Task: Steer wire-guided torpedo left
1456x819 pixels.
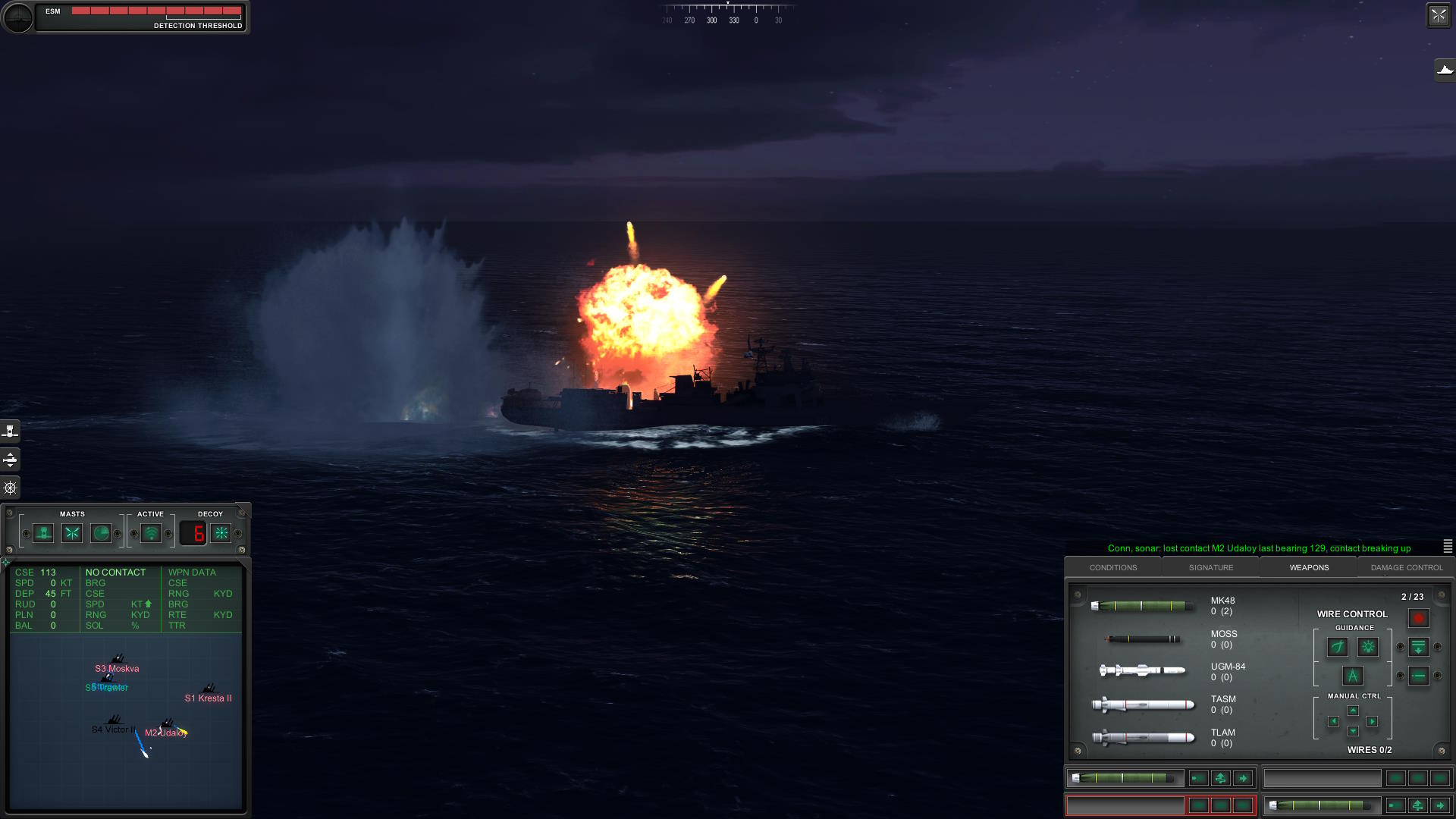Action: click(x=1333, y=721)
